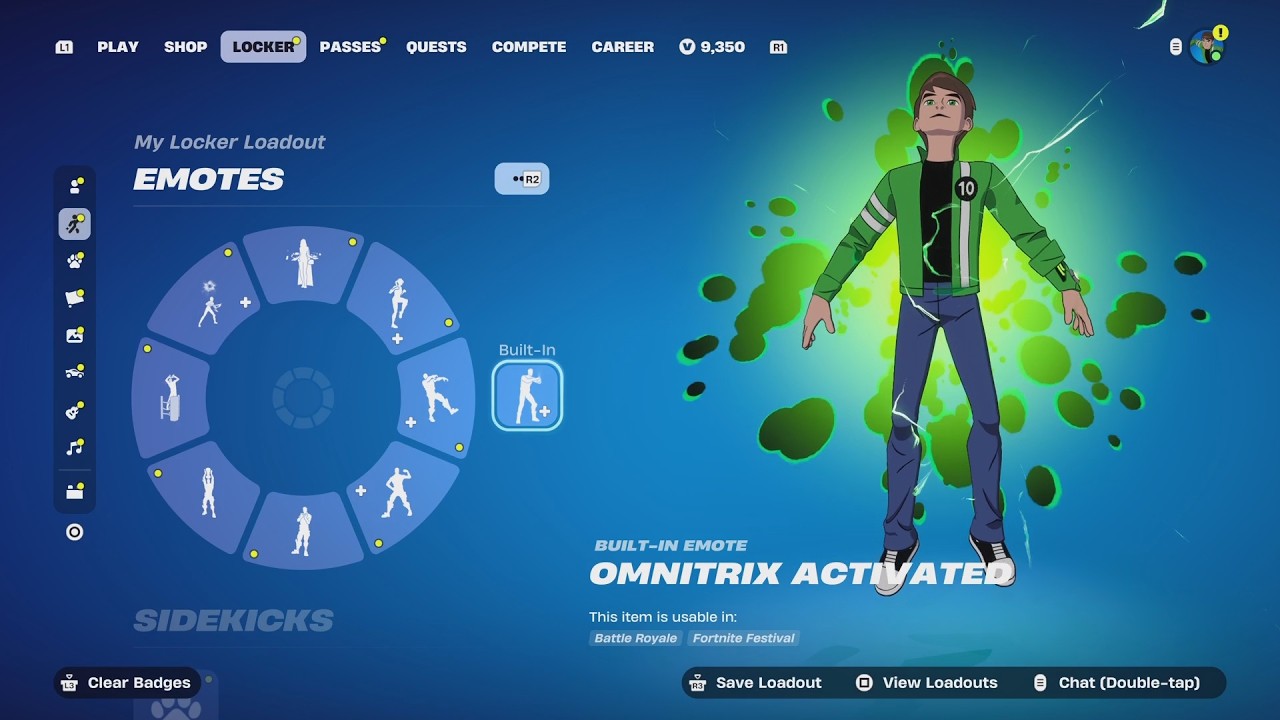Go to the Passes tab
Image resolution: width=1280 pixels, height=720 pixels.
[x=350, y=47]
